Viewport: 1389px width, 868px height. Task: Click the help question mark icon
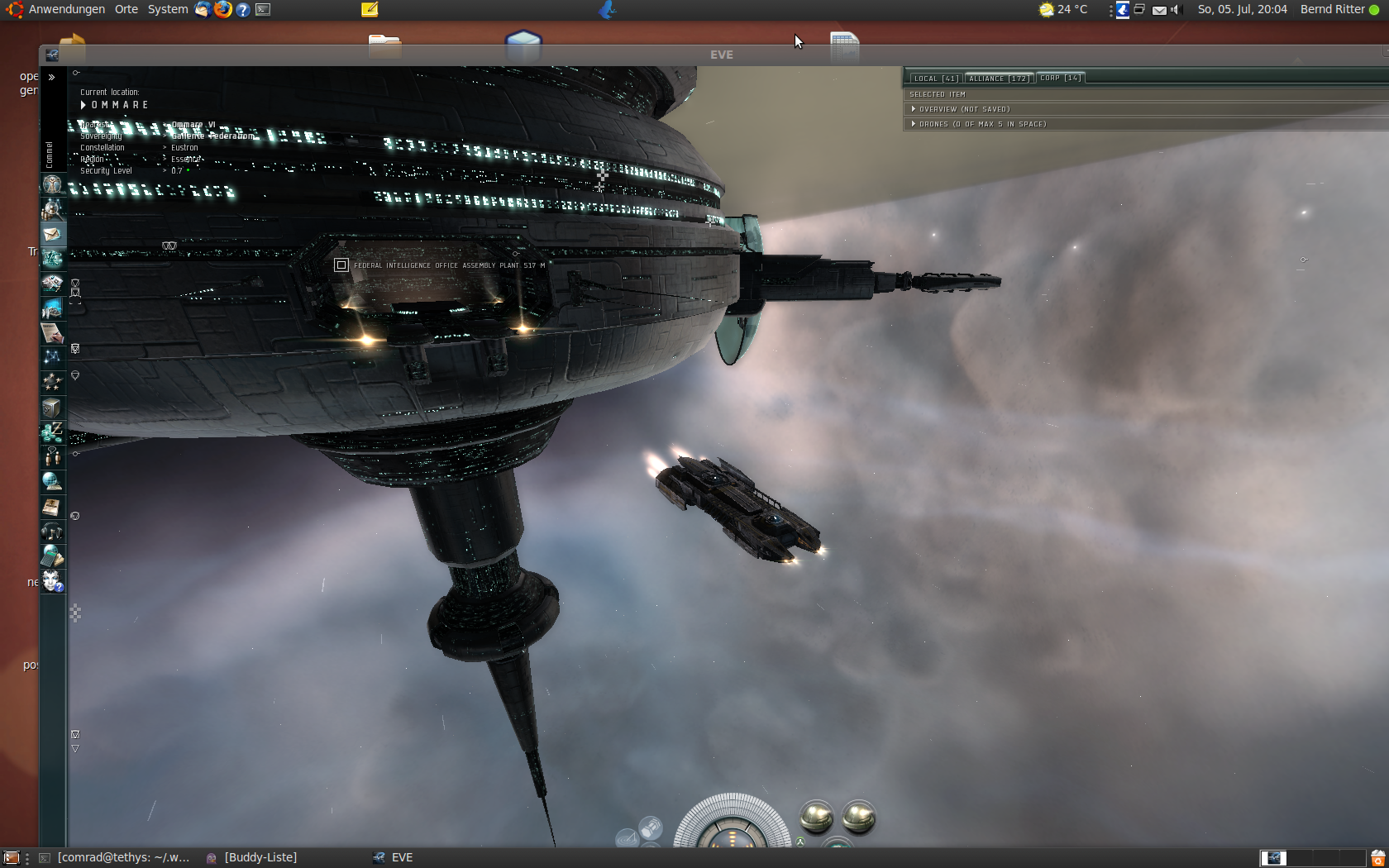(x=242, y=10)
